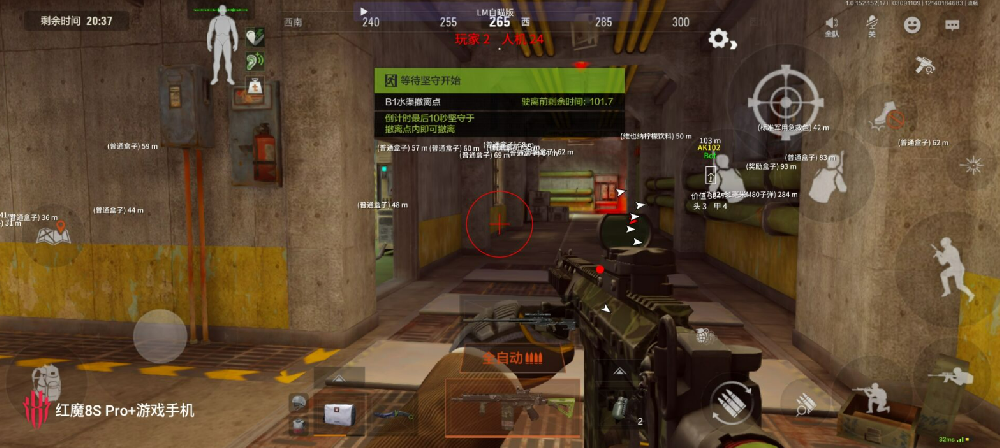The height and width of the screenshot is (448, 1000).
Task: Switch the full-auto fire mode button
Action: [512, 357]
